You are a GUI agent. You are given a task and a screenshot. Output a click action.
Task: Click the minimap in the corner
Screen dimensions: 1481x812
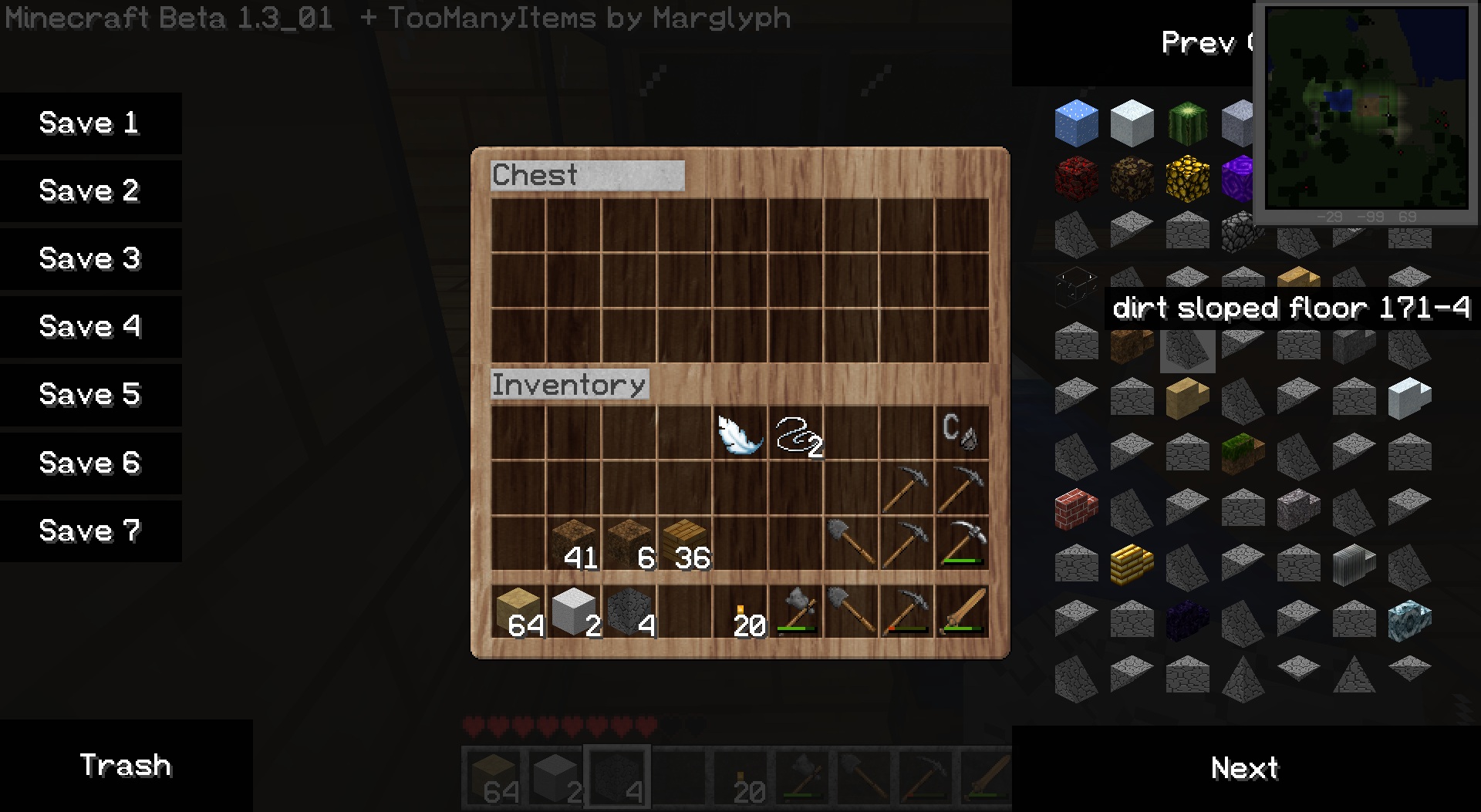coord(1366,108)
